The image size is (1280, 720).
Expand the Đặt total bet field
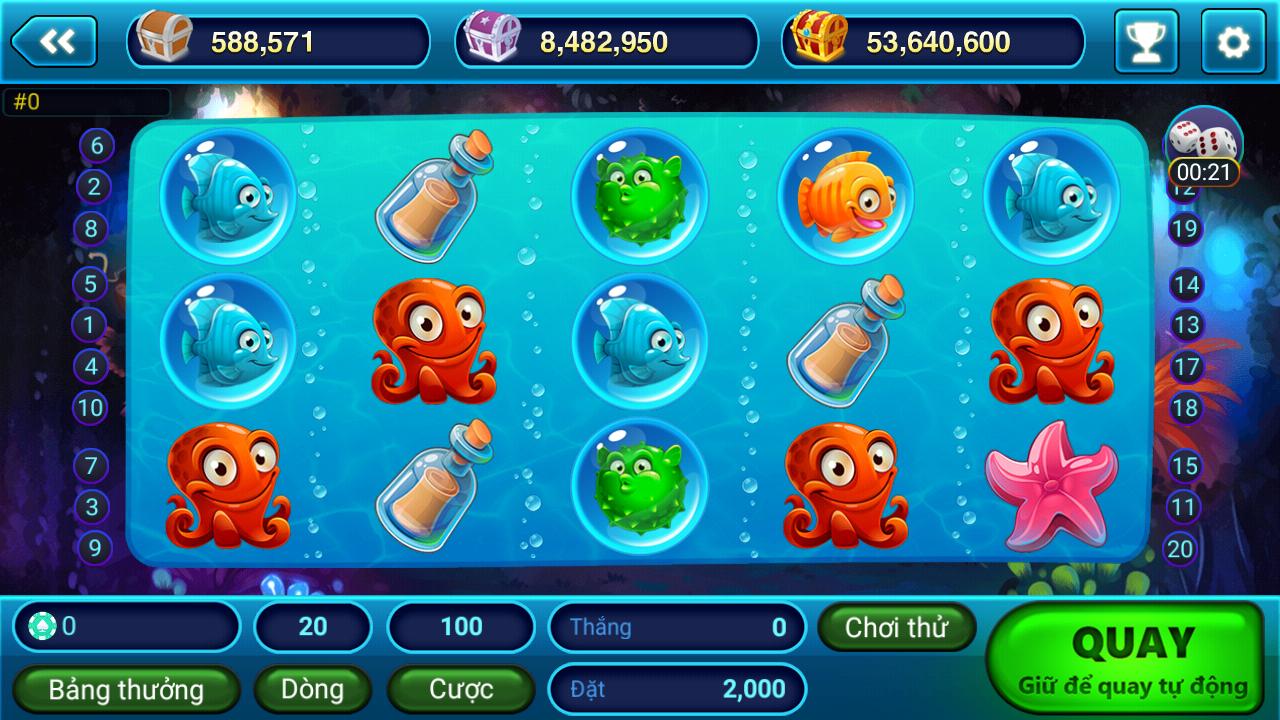pyautogui.click(x=677, y=689)
